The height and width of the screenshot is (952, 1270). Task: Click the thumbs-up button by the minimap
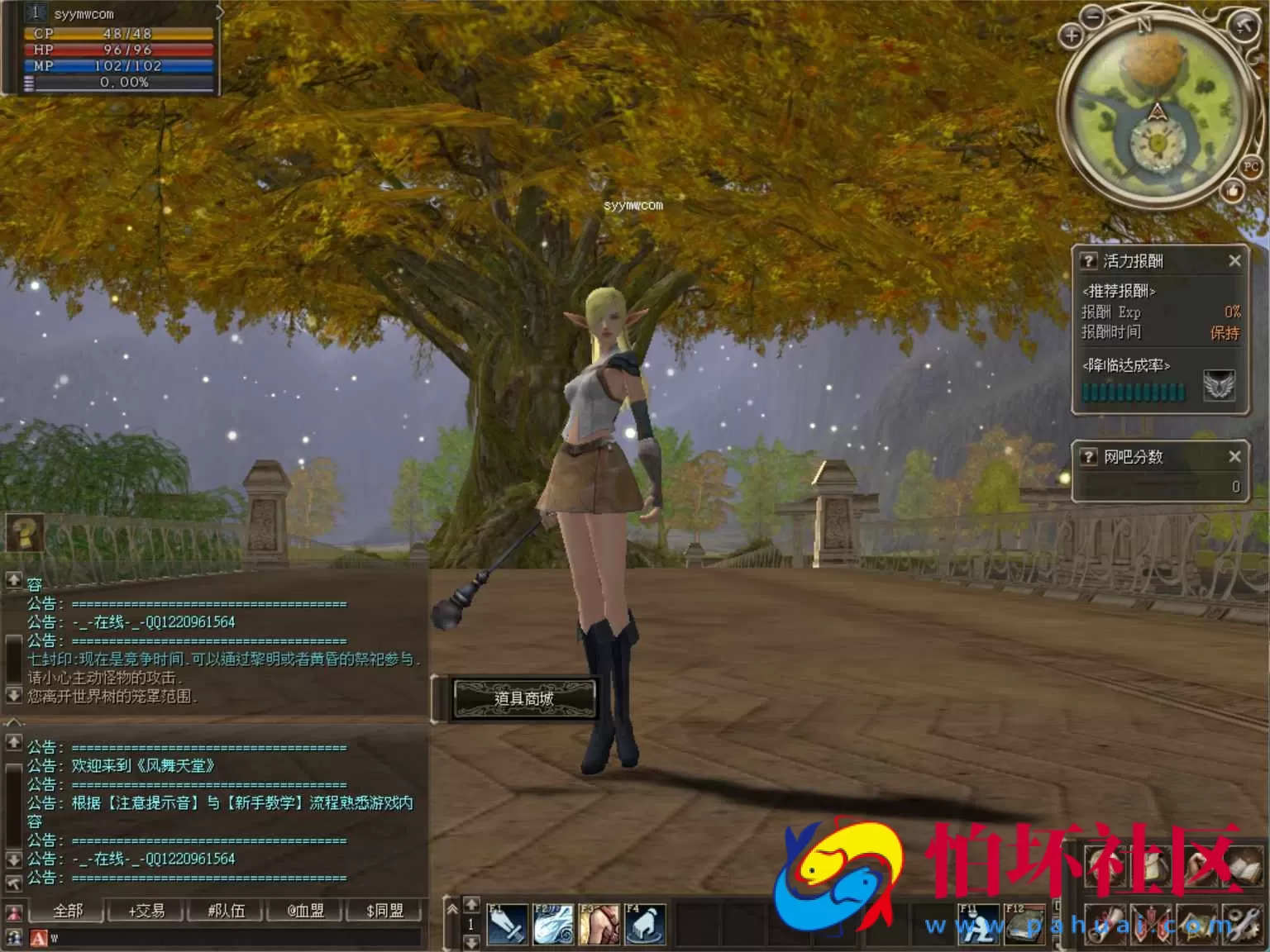coord(1233,193)
